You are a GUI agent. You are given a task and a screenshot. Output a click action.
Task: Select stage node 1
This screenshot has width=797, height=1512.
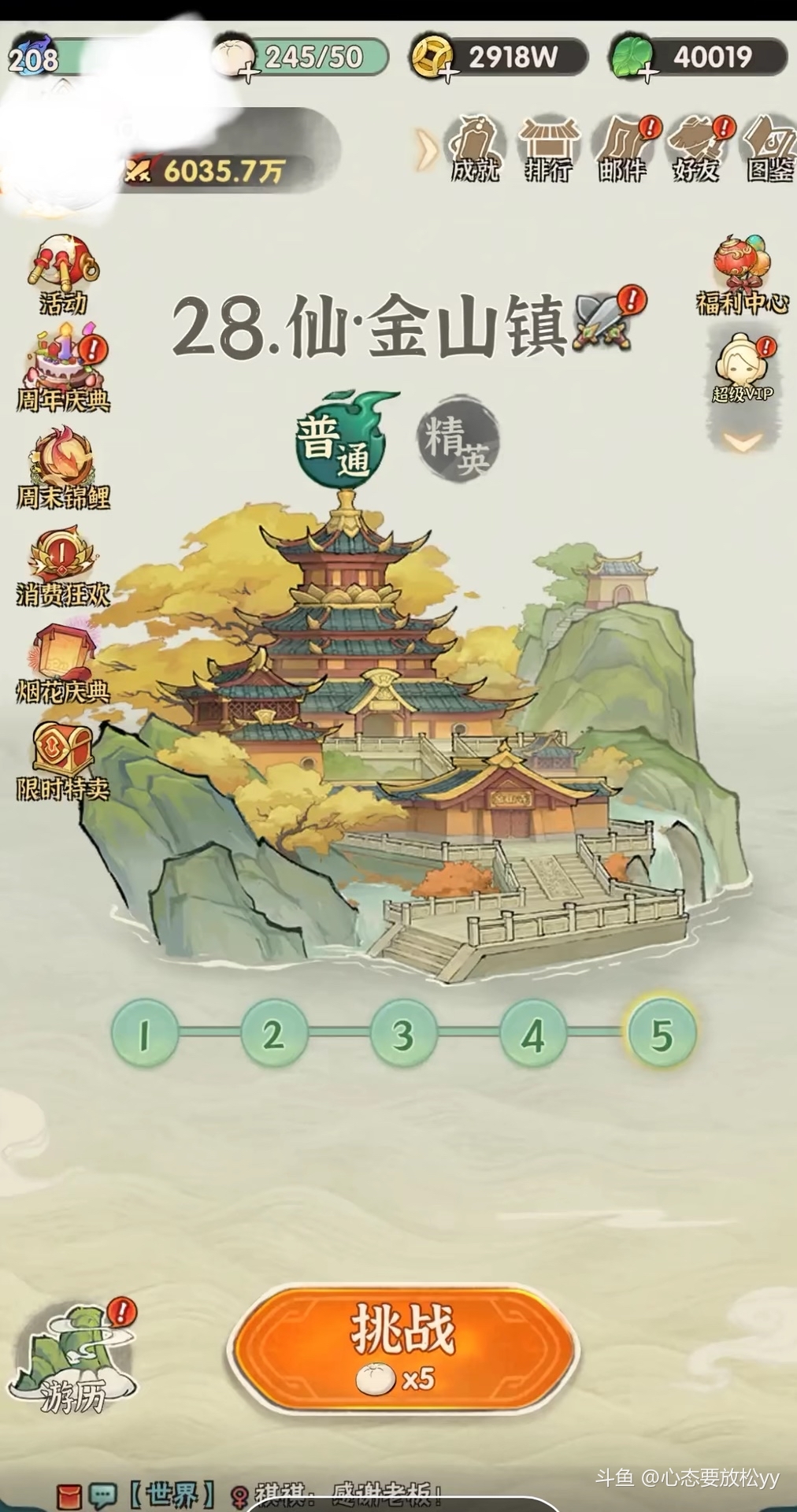144,1034
